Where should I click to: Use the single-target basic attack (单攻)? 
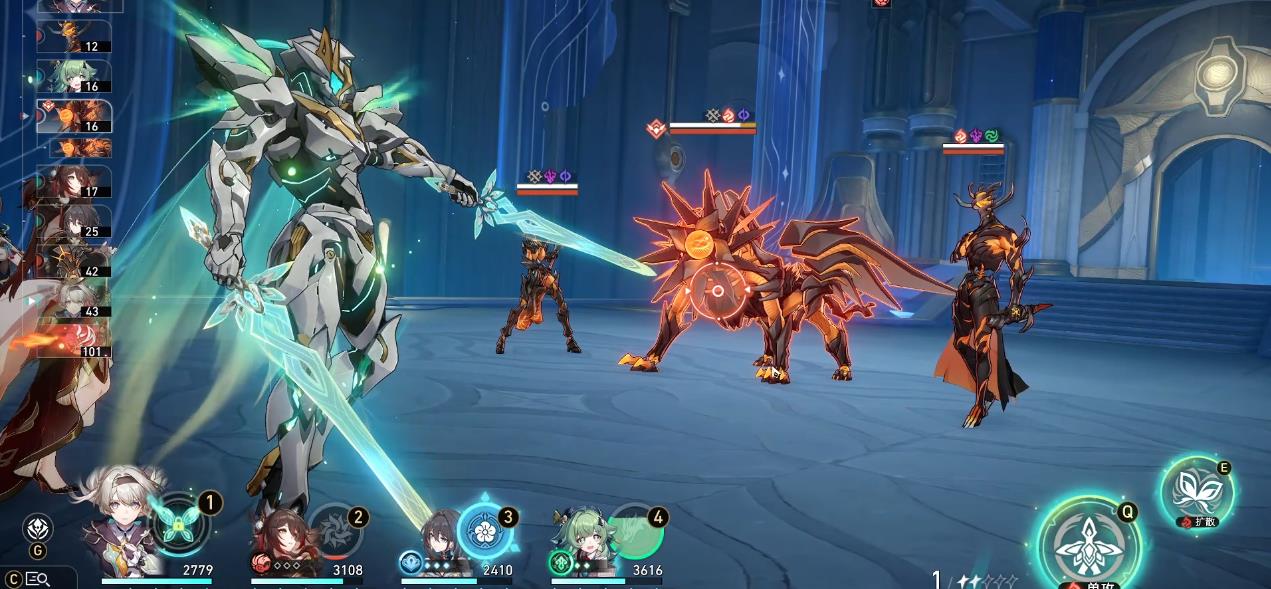point(1086,546)
